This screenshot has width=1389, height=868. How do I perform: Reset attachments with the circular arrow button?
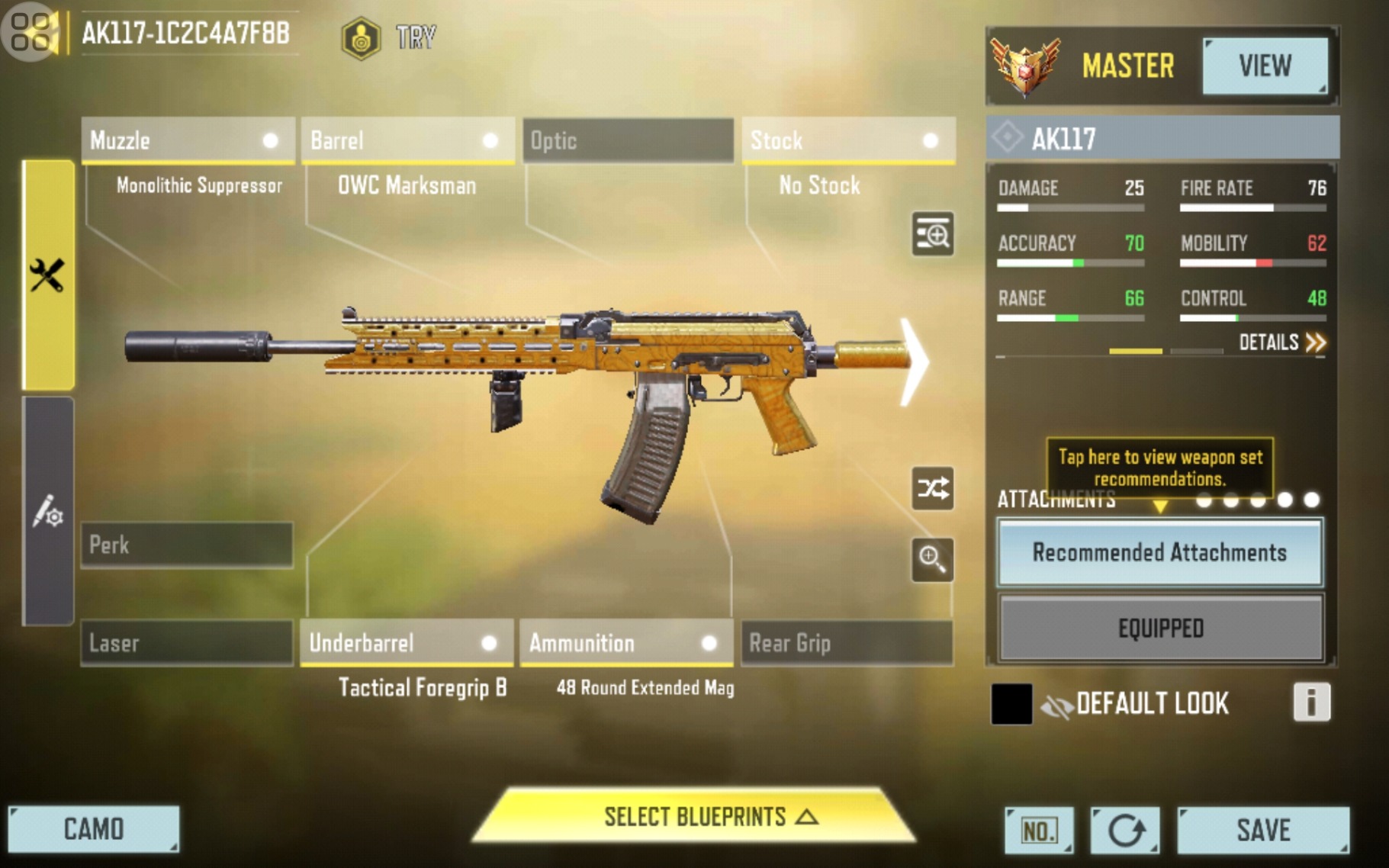point(1125,830)
